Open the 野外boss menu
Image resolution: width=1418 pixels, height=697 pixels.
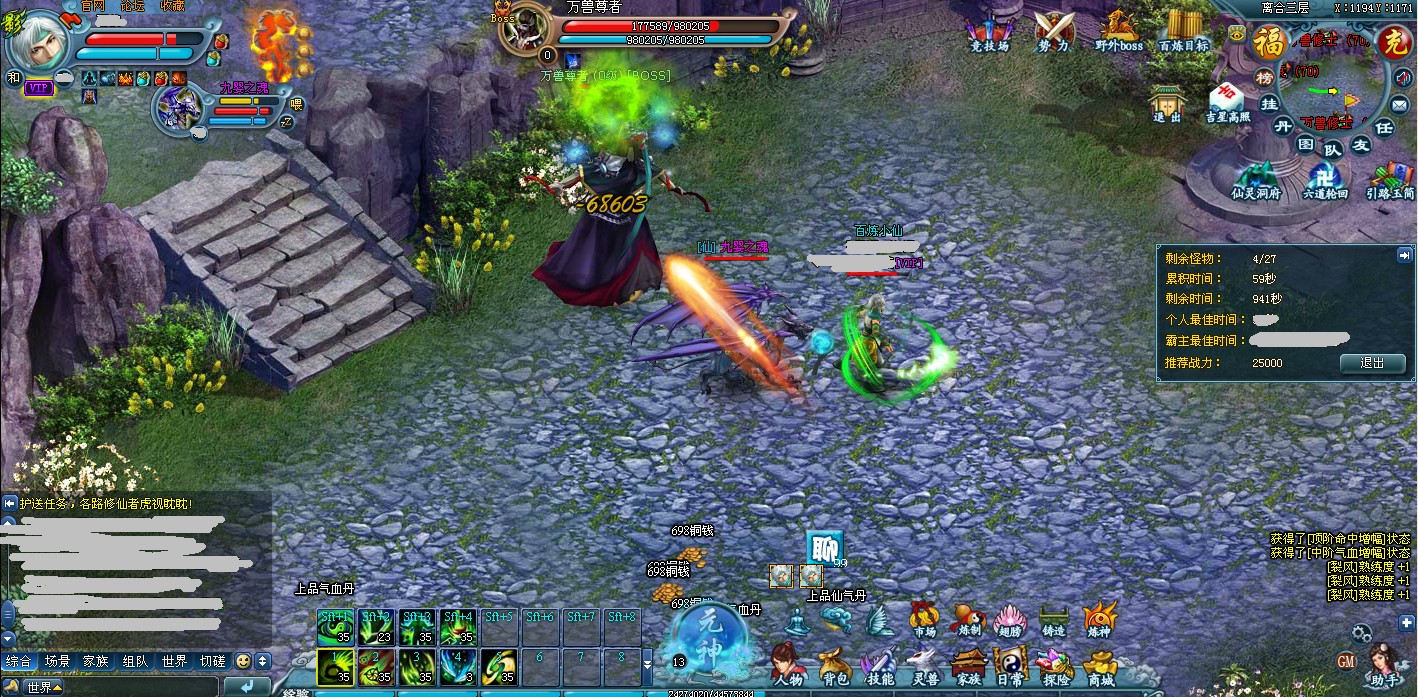1118,32
